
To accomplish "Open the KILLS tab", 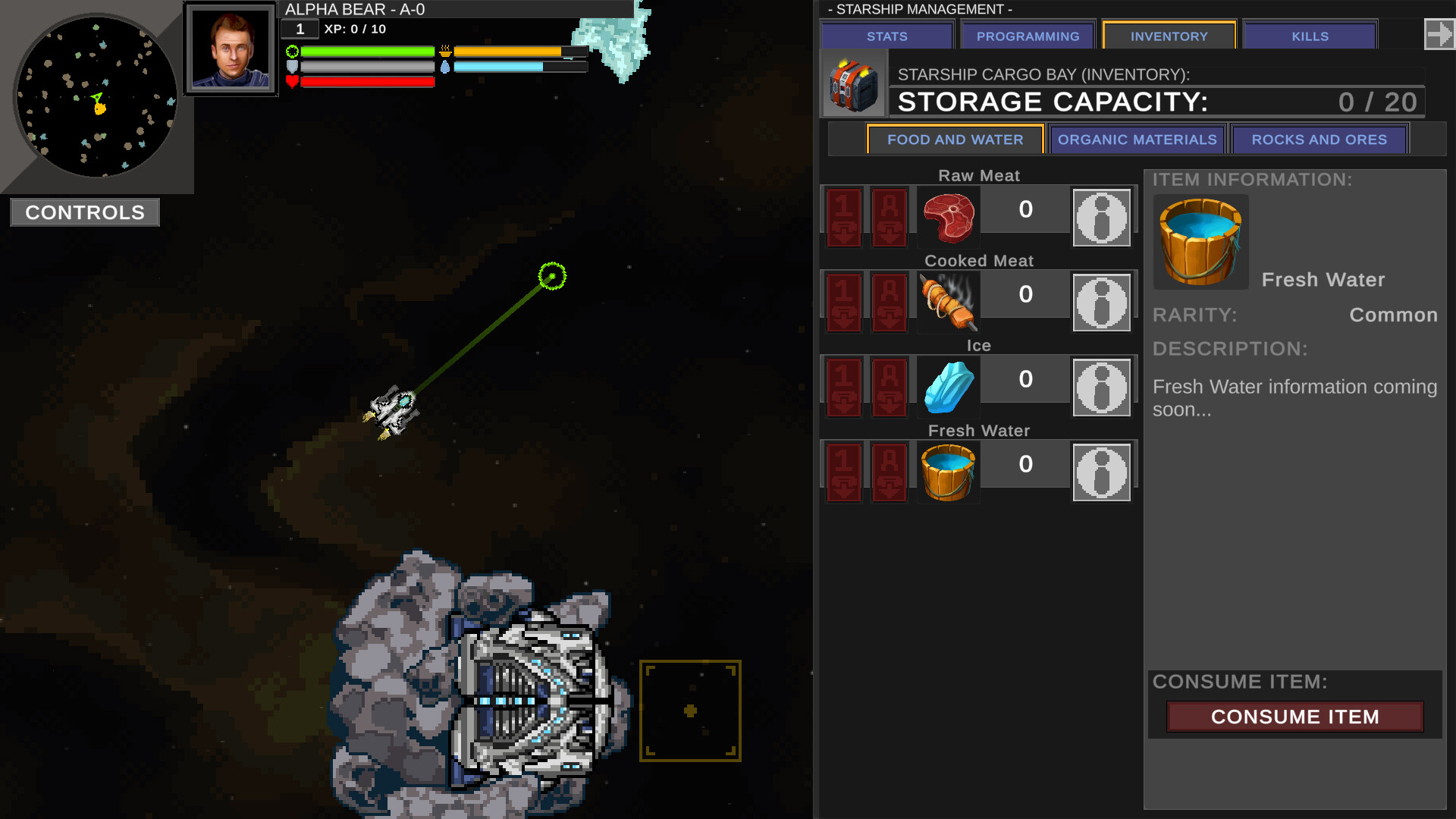I will coord(1309,36).
